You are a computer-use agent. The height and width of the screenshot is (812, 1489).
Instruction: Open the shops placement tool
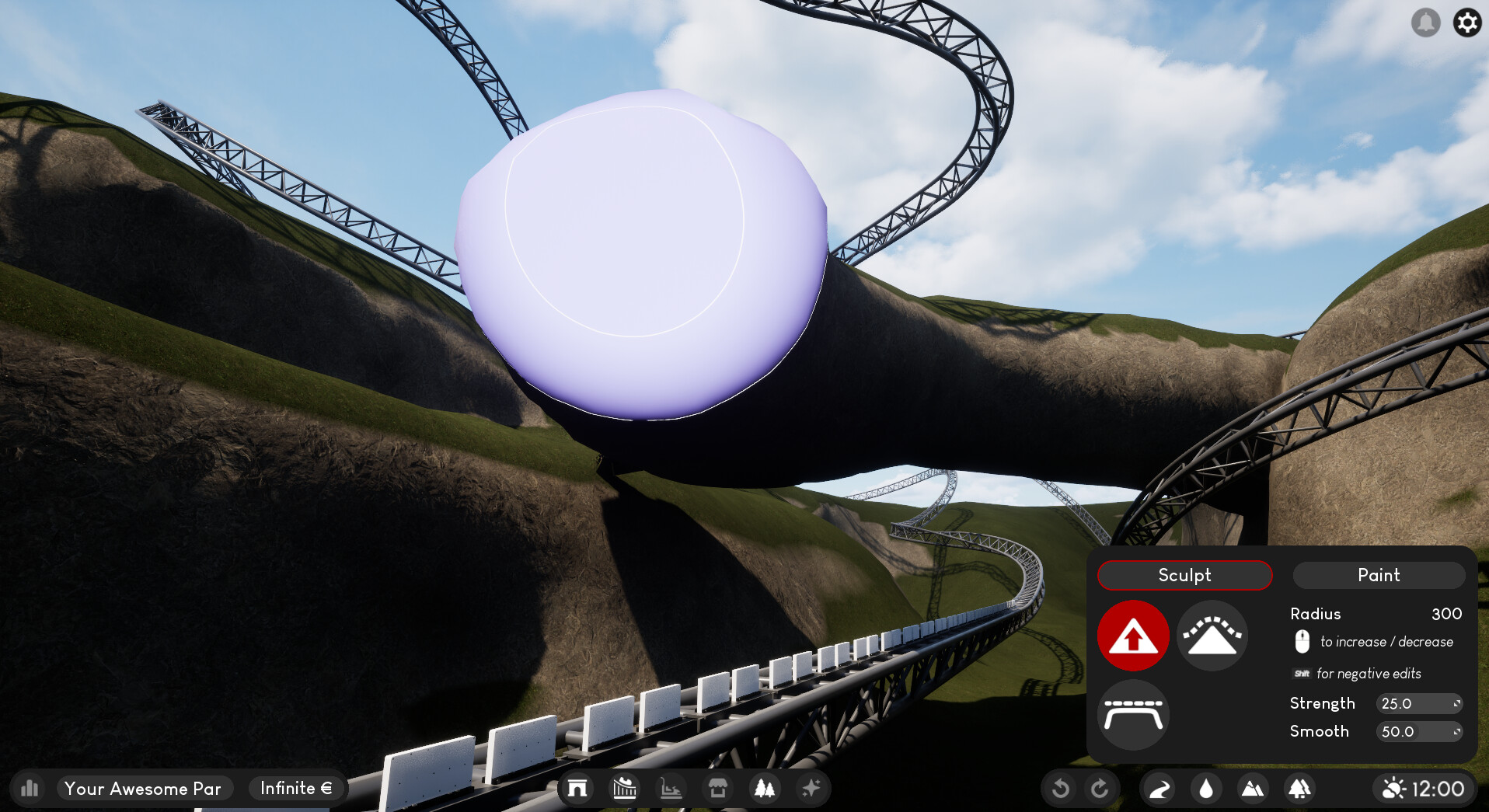click(717, 788)
